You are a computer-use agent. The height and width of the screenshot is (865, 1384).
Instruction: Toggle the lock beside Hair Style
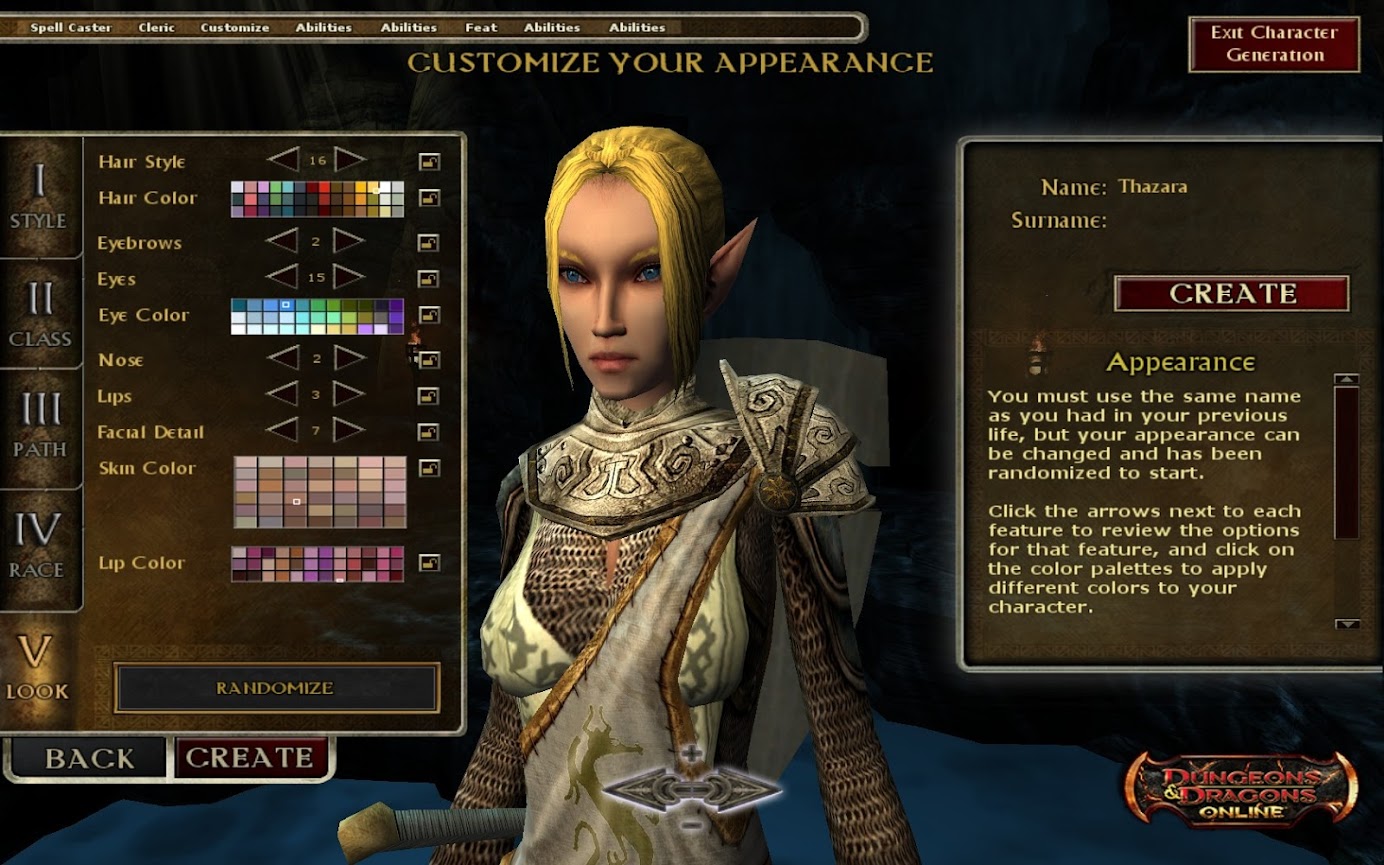429,161
